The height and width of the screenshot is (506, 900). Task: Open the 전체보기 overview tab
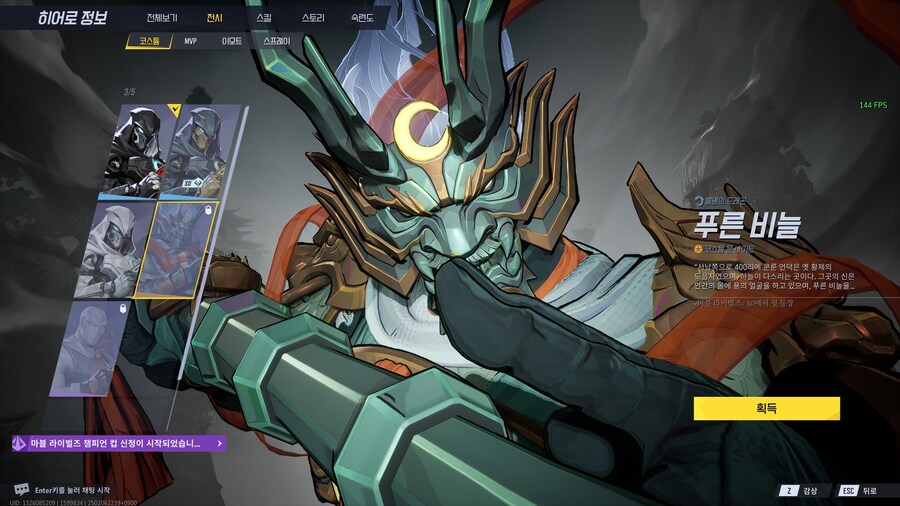[x=162, y=18]
